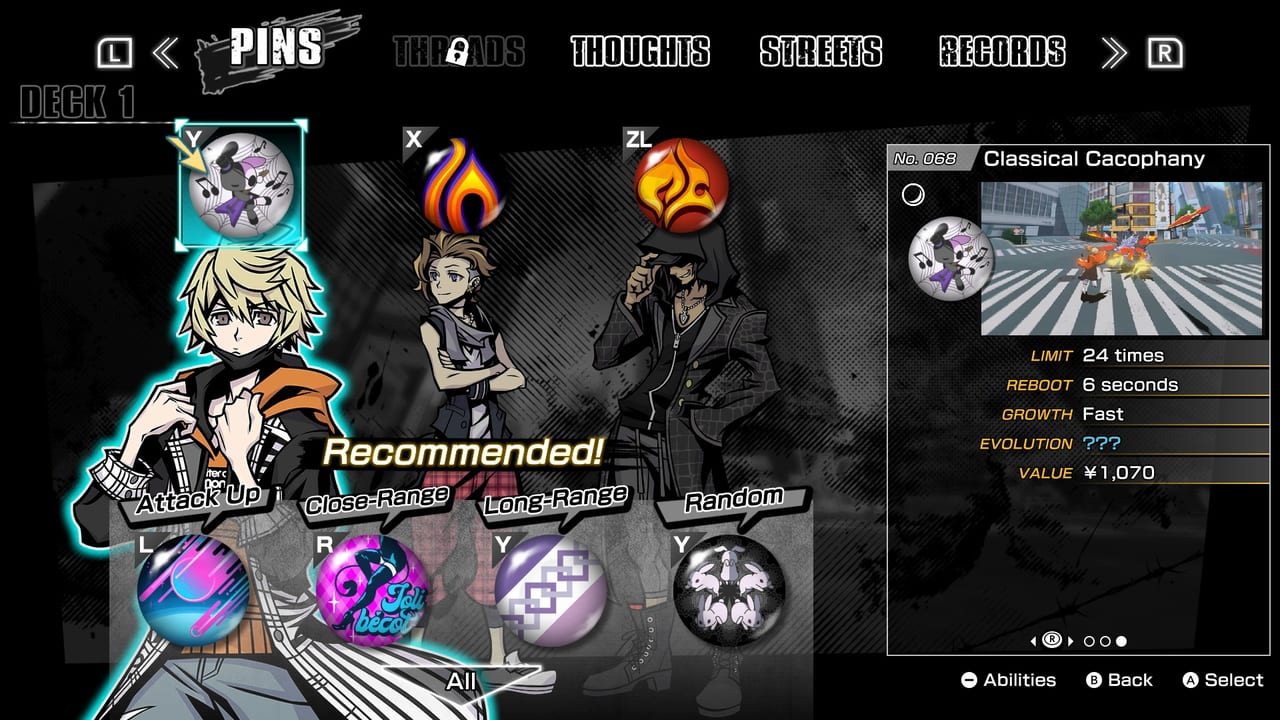The width and height of the screenshot is (1280, 720).
Task: Click the R shoulder button icon
Action: click(1165, 53)
